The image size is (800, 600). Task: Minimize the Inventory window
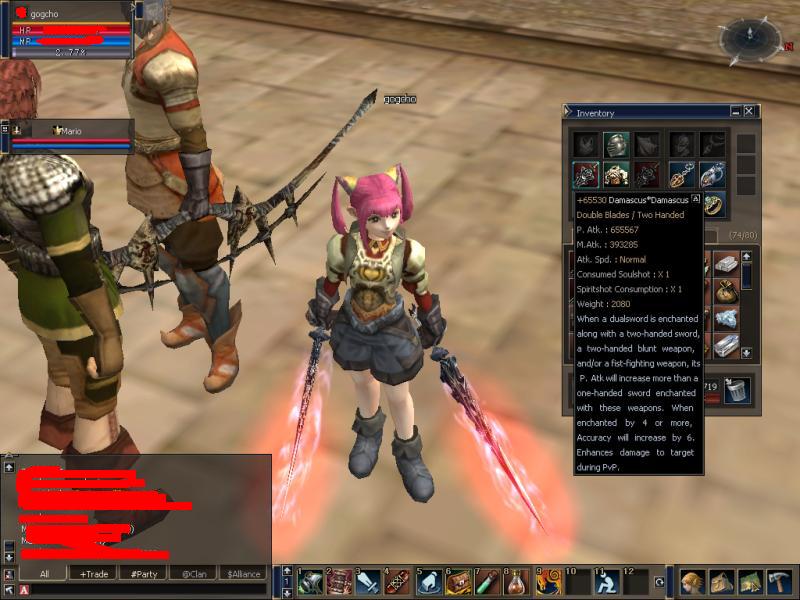tap(736, 112)
